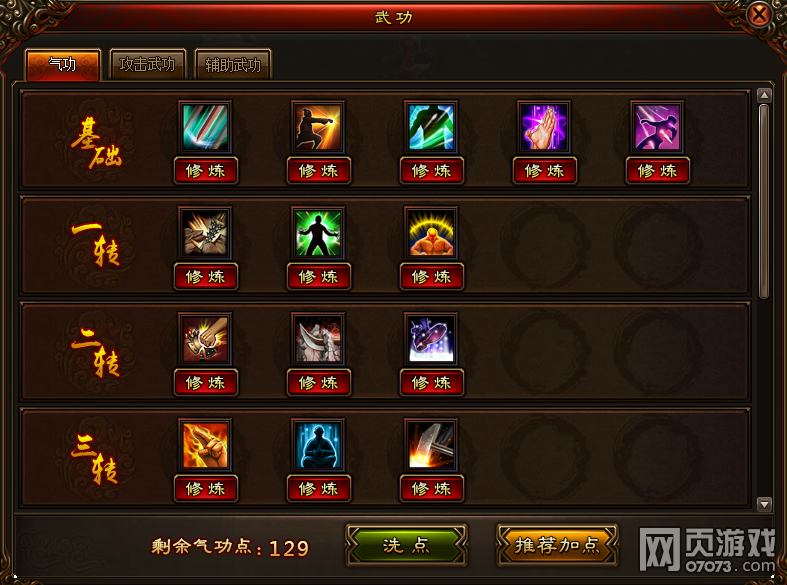Click 修炼 under the white-haired warrior icon
The image size is (787, 585).
(x=319, y=383)
